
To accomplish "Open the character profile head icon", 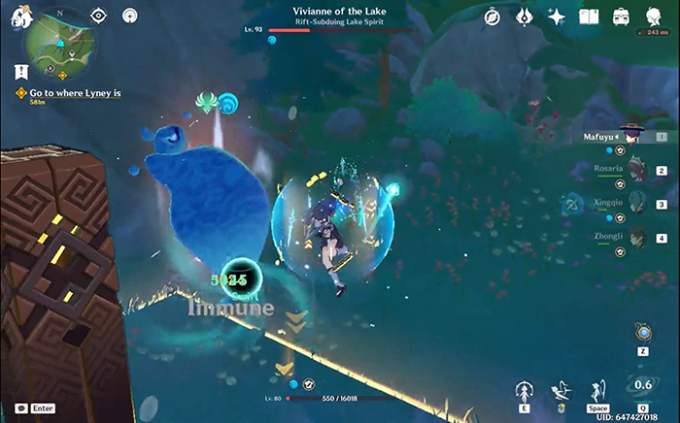I will pos(653,17).
